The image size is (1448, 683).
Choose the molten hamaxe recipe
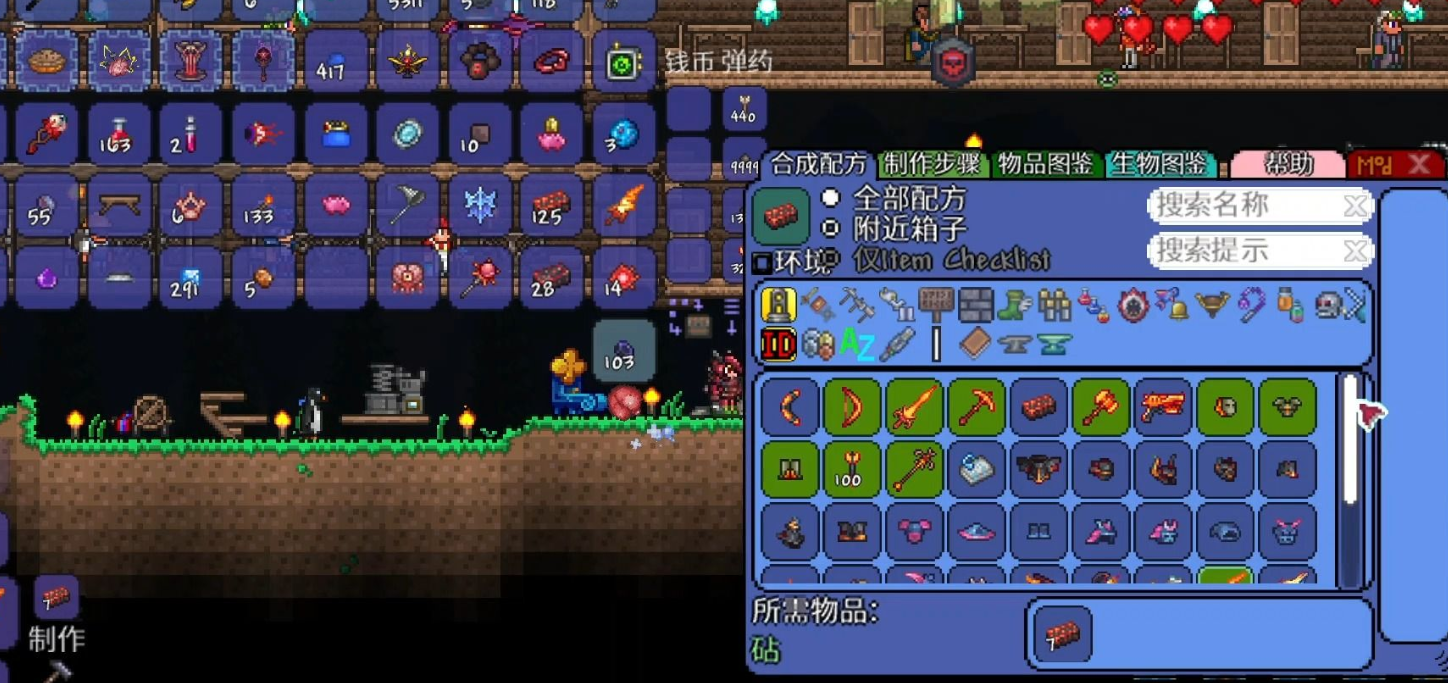pyautogui.click(x=1101, y=406)
